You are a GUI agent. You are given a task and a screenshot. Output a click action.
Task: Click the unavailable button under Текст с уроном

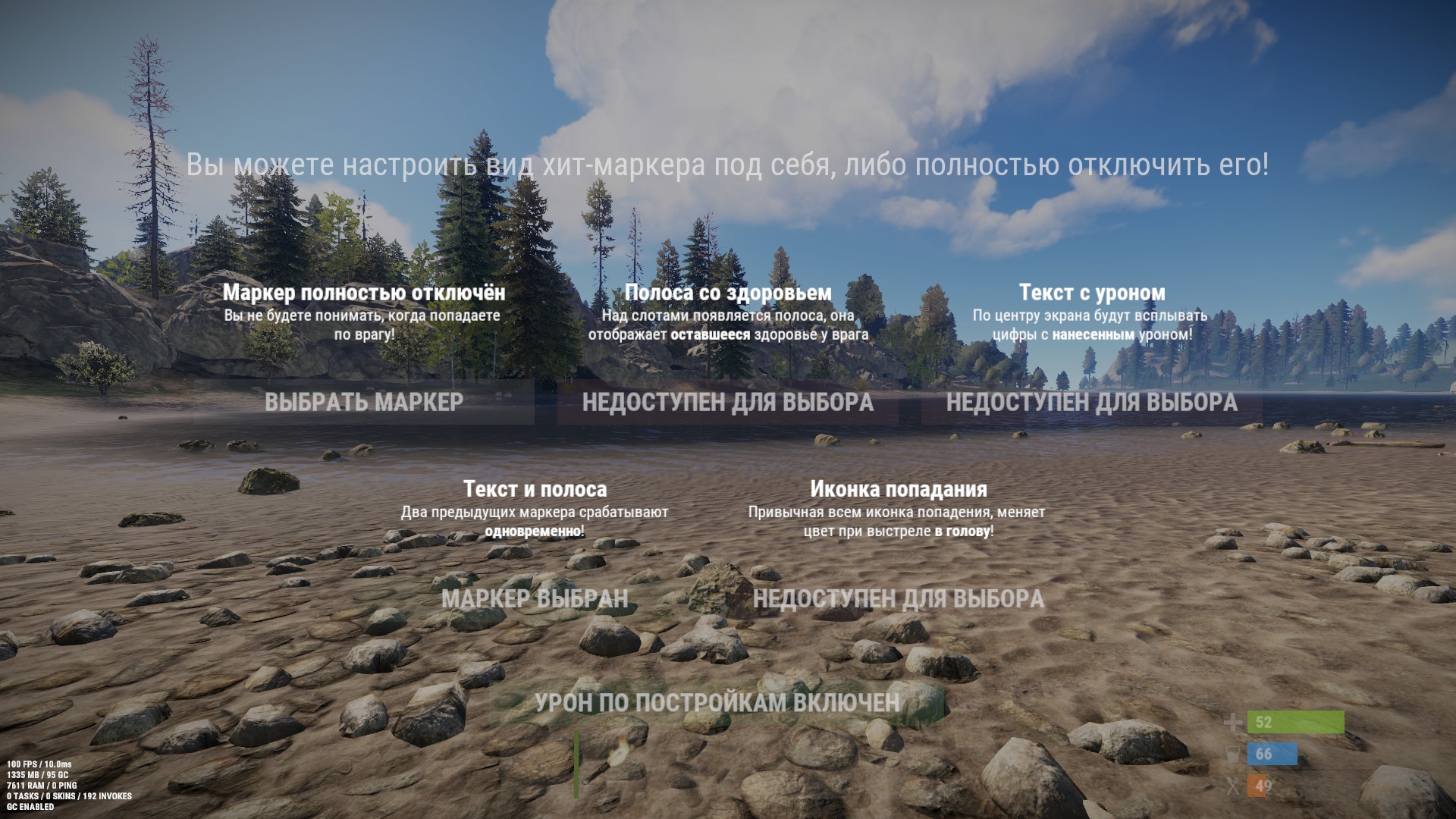(1092, 402)
